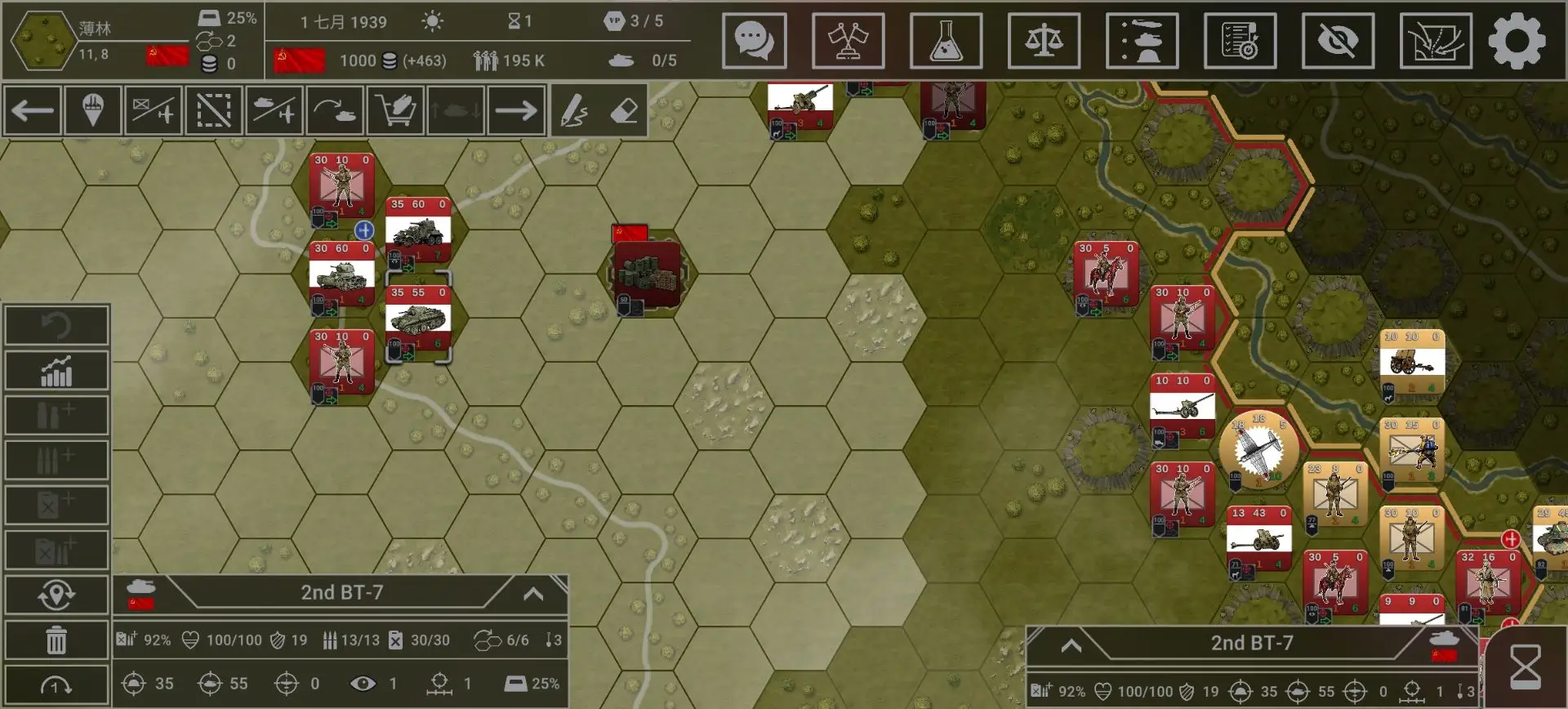
Task: Open the objectives checklist
Action: [x=1240, y=40]
